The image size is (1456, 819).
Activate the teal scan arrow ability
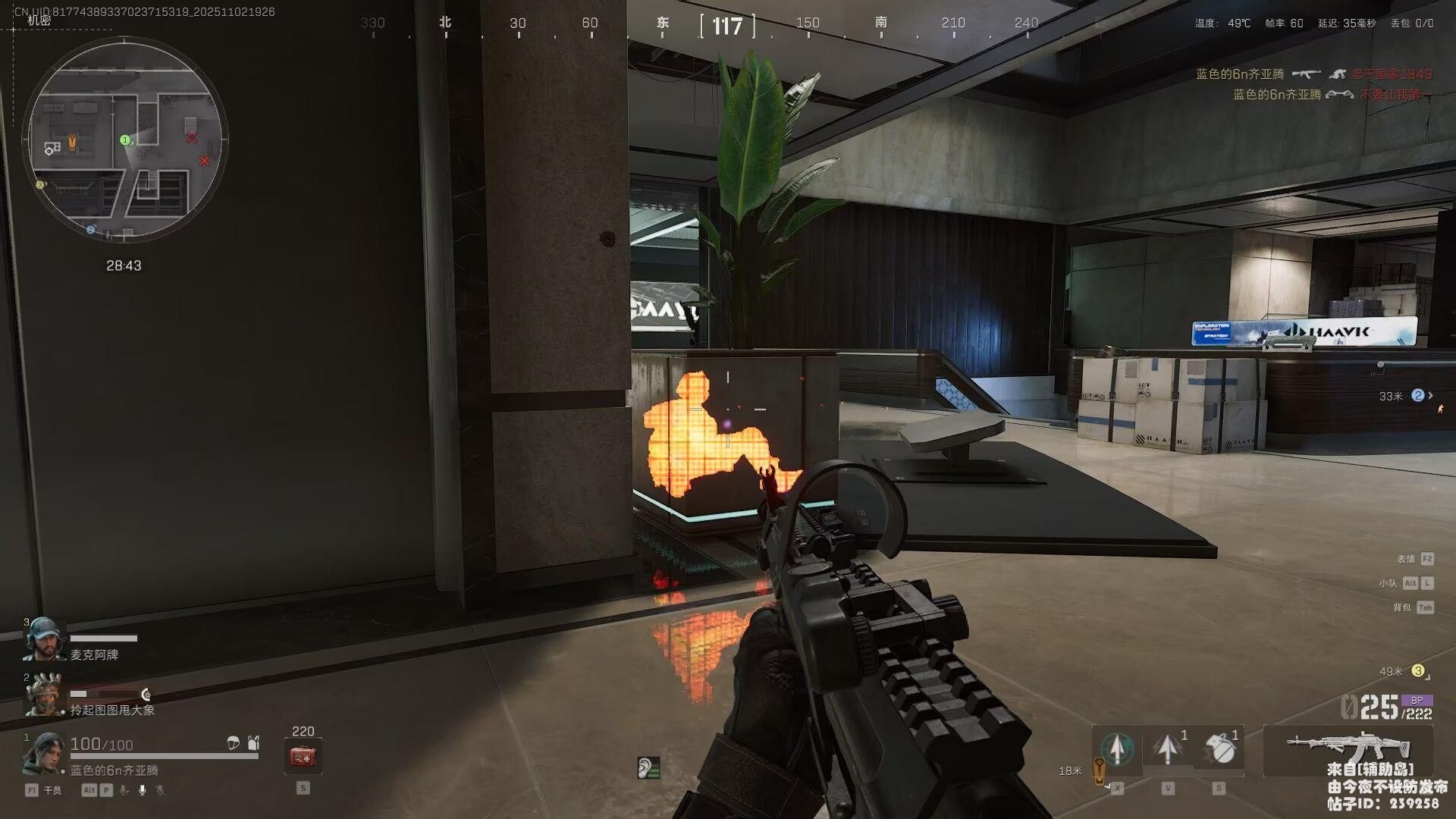1117,748
